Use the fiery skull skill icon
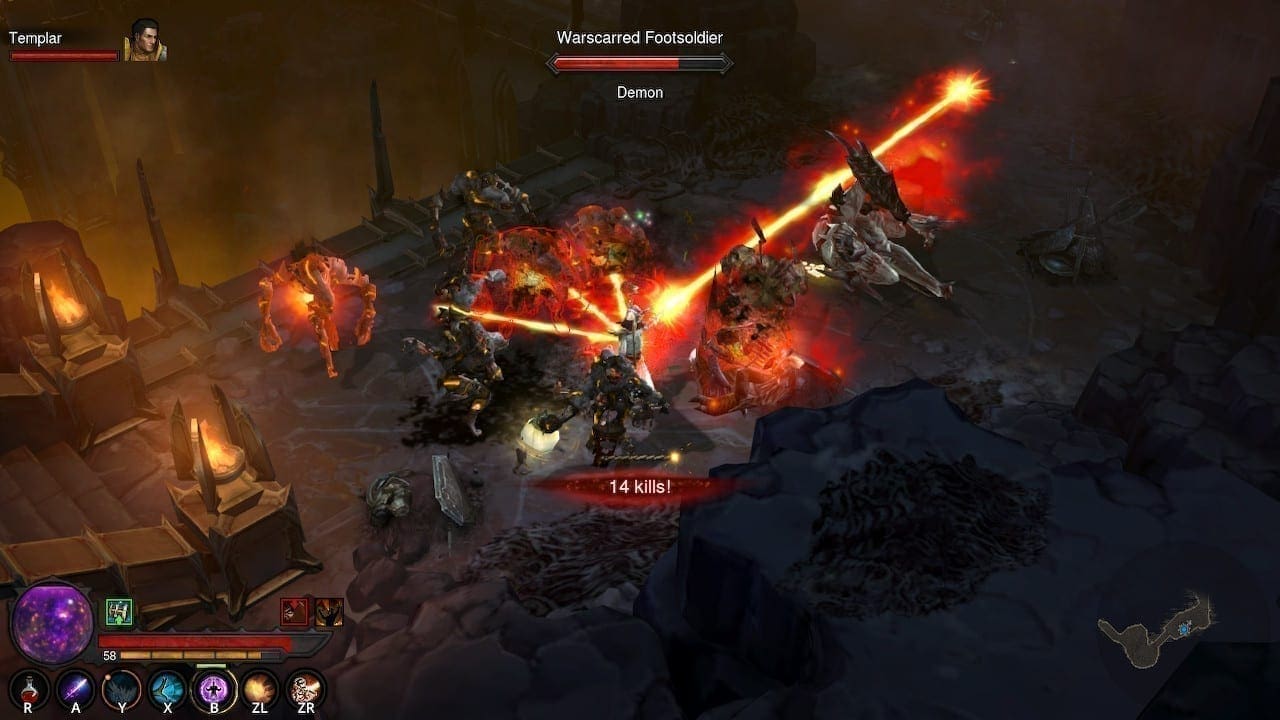The image size is (1280, 720). [305, 688]
